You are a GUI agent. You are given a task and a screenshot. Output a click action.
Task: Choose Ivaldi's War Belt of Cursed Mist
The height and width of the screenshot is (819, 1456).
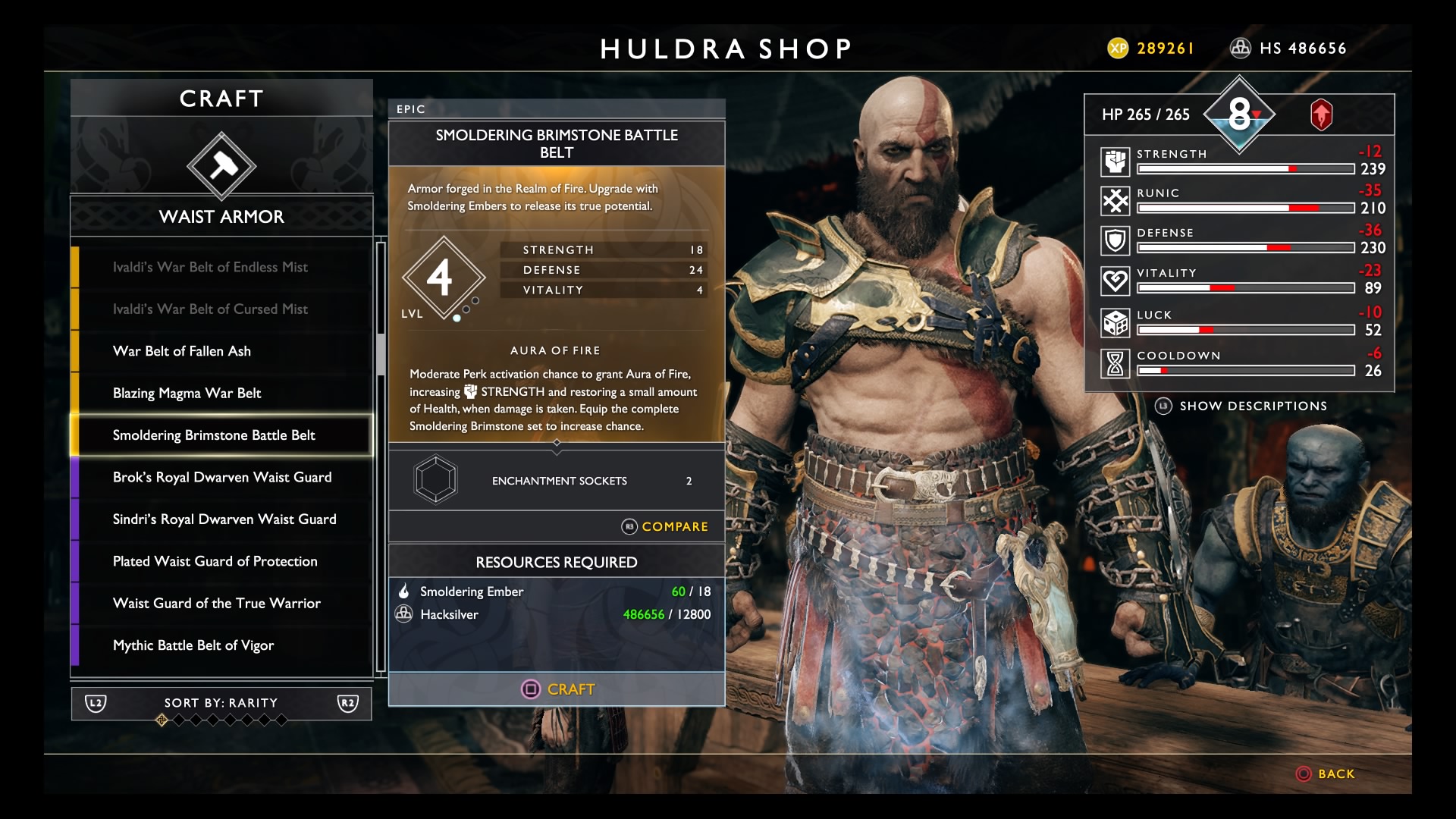pyautogui.click(x=210, y=309)
